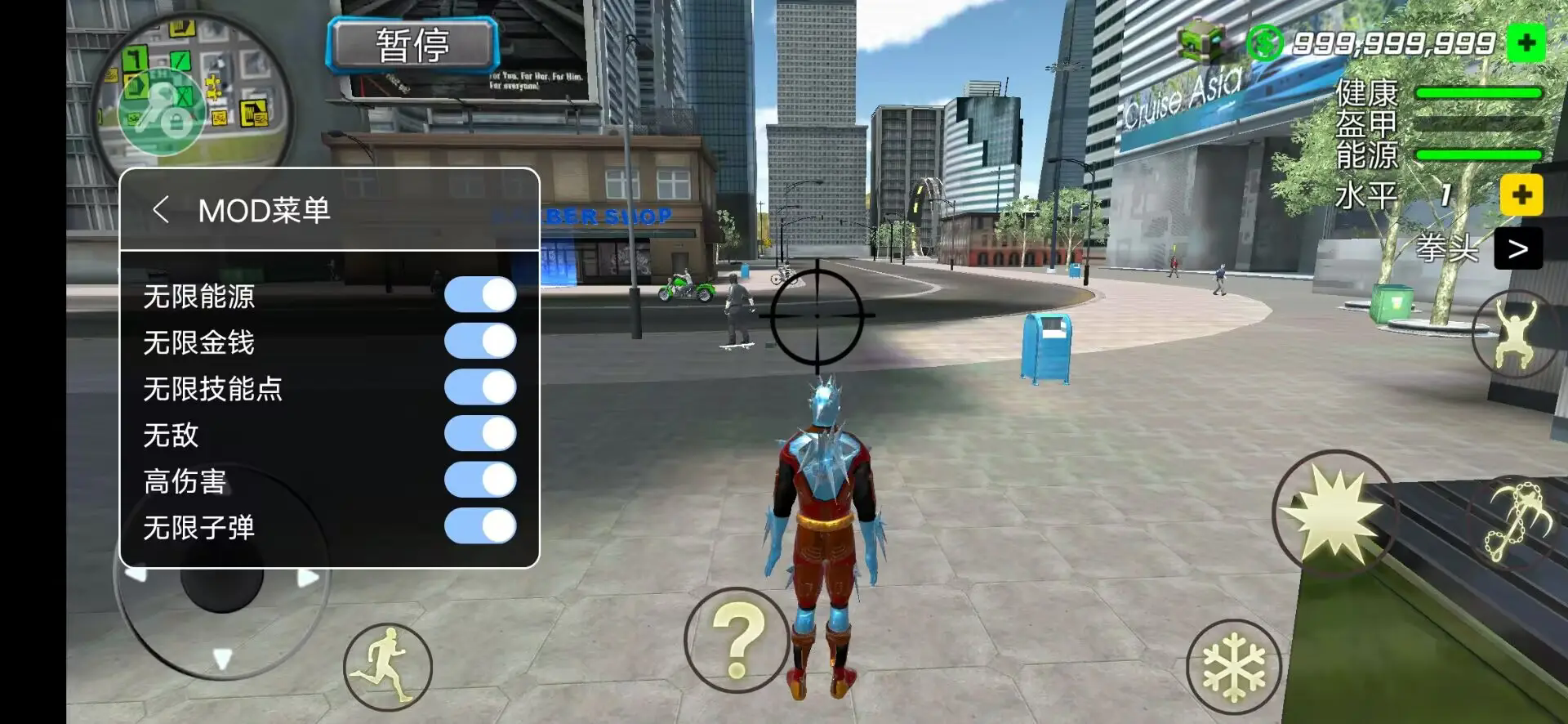The height and width of the screenshot is (724, 1568).
Task: Toggle the 无敌 invincibility switch
Action: (480, 434)
